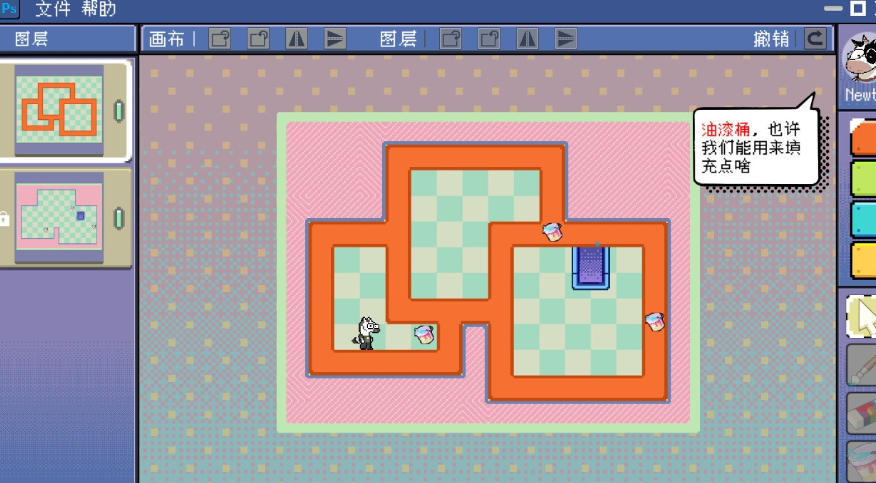
Task: Select the locked pink room layer thumbnail
Action: [x=59, y=216]
